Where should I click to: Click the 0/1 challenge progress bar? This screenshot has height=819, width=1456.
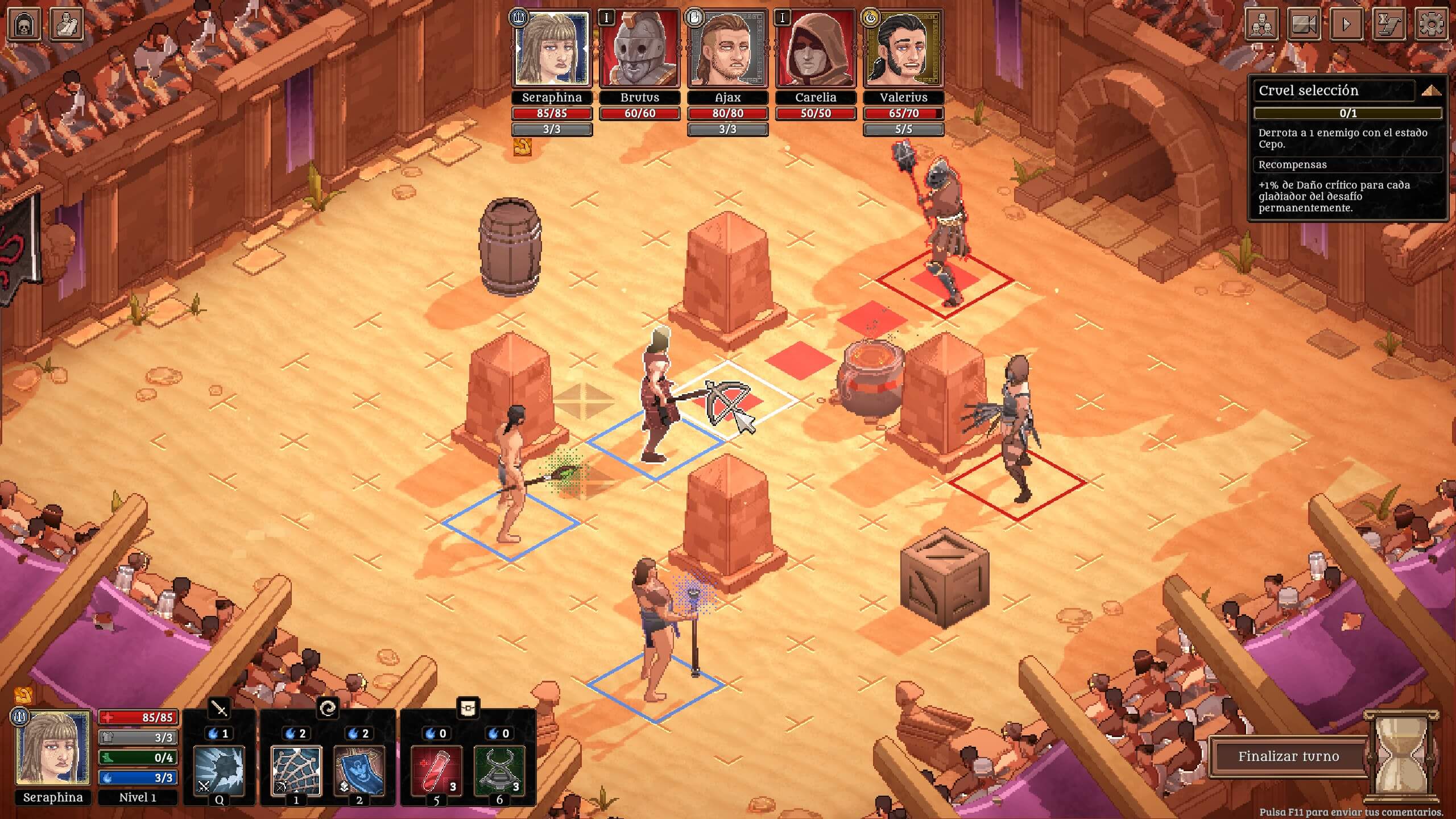[x=1348, y=114]
